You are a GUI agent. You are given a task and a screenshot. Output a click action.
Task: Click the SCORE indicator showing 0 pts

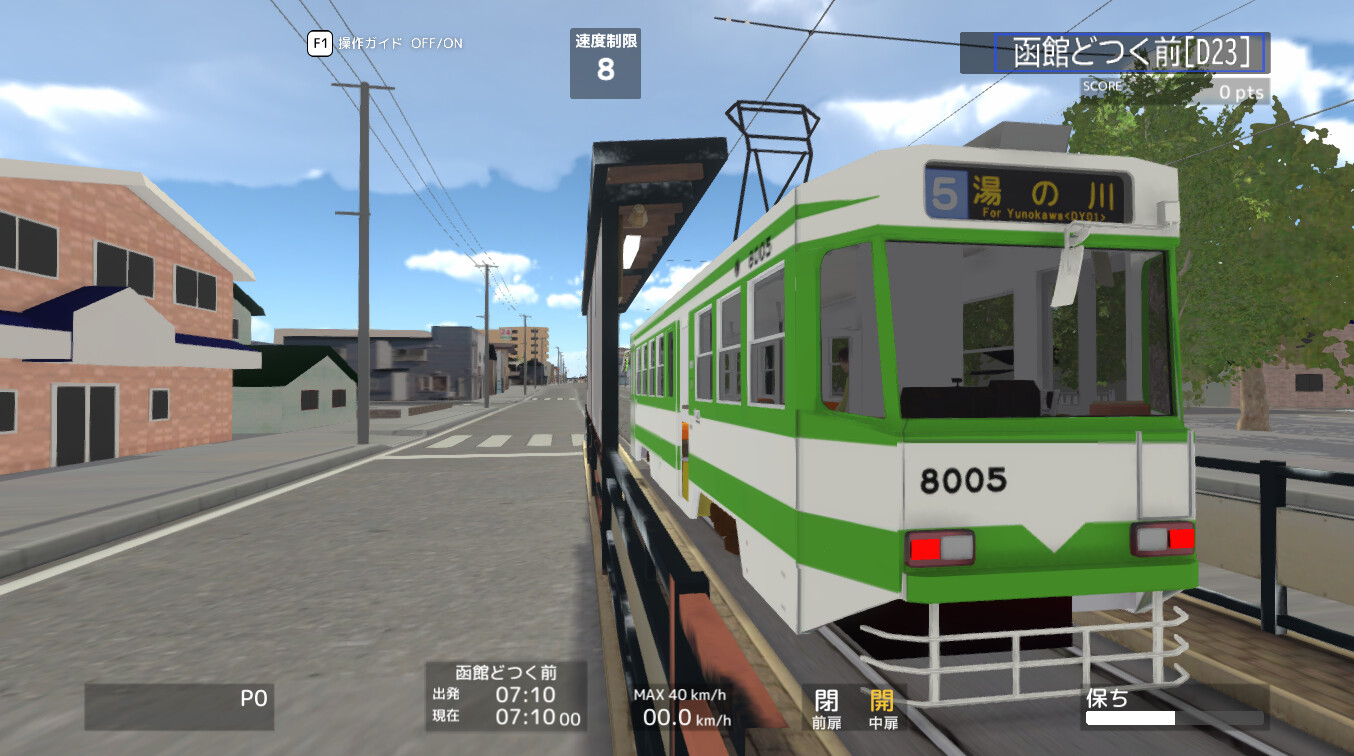click(1176, 90)
